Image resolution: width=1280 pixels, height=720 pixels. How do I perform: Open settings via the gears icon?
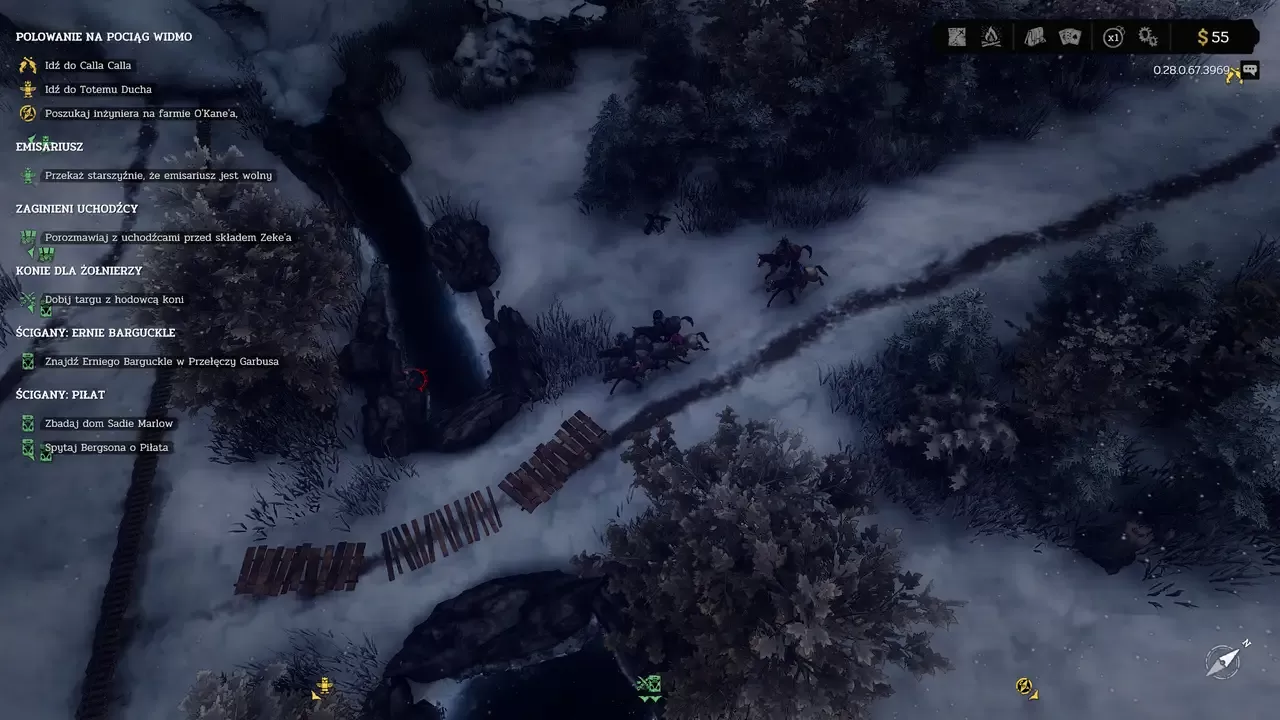click(1148, 37)
